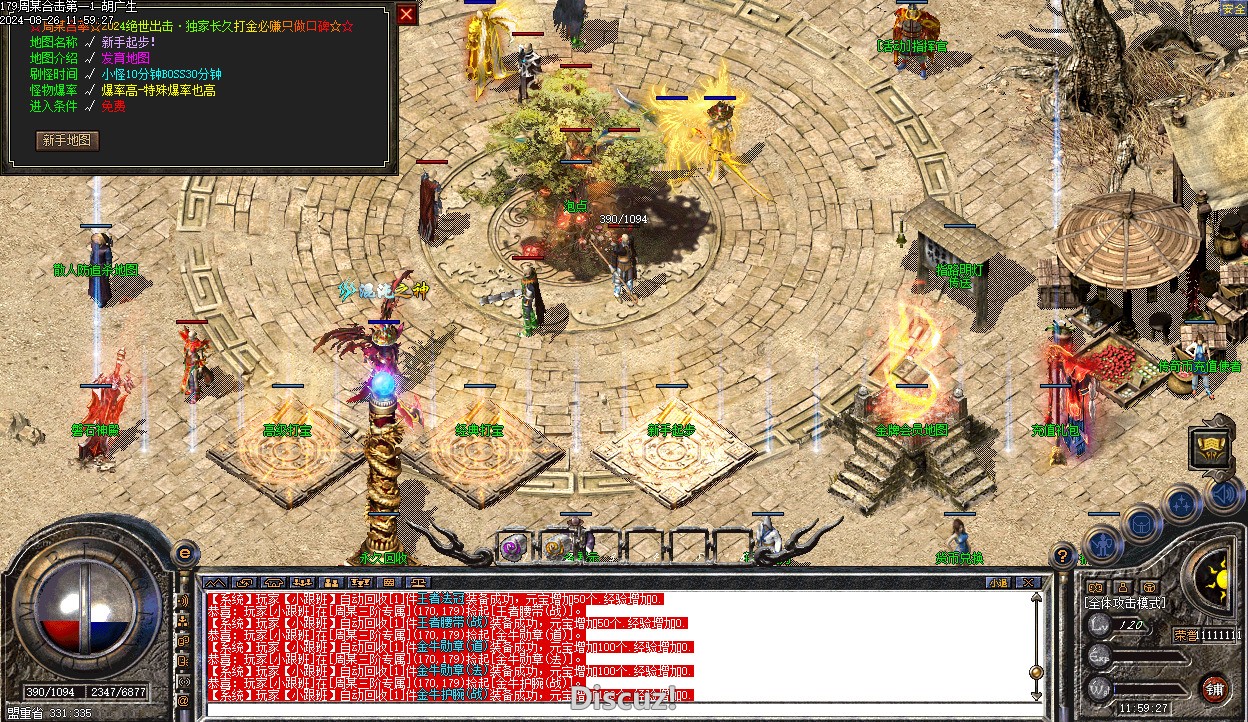Screen dimensions: 1248x722
Task: Open the four-star skills round button
Action: click(1183, 502)
